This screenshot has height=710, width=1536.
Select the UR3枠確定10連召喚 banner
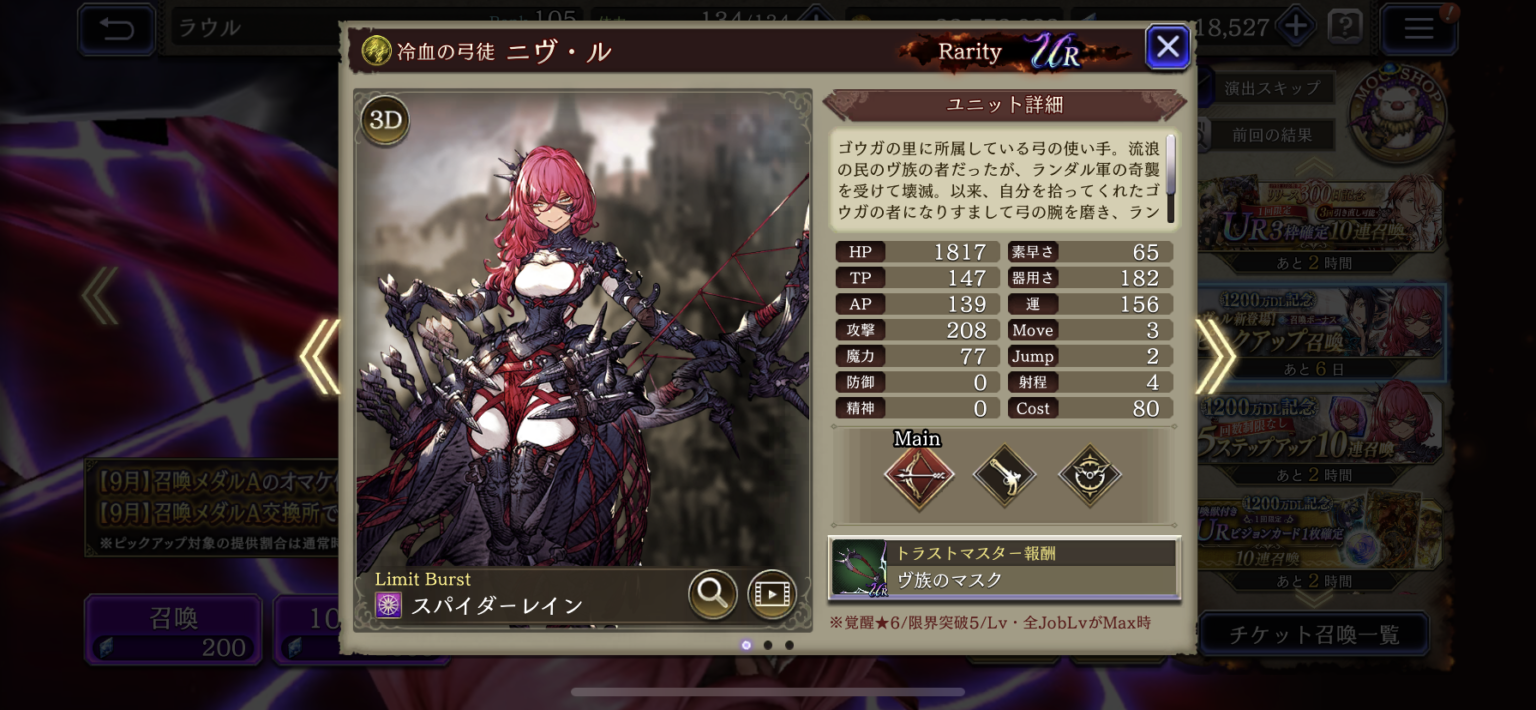click(1320, 222)
